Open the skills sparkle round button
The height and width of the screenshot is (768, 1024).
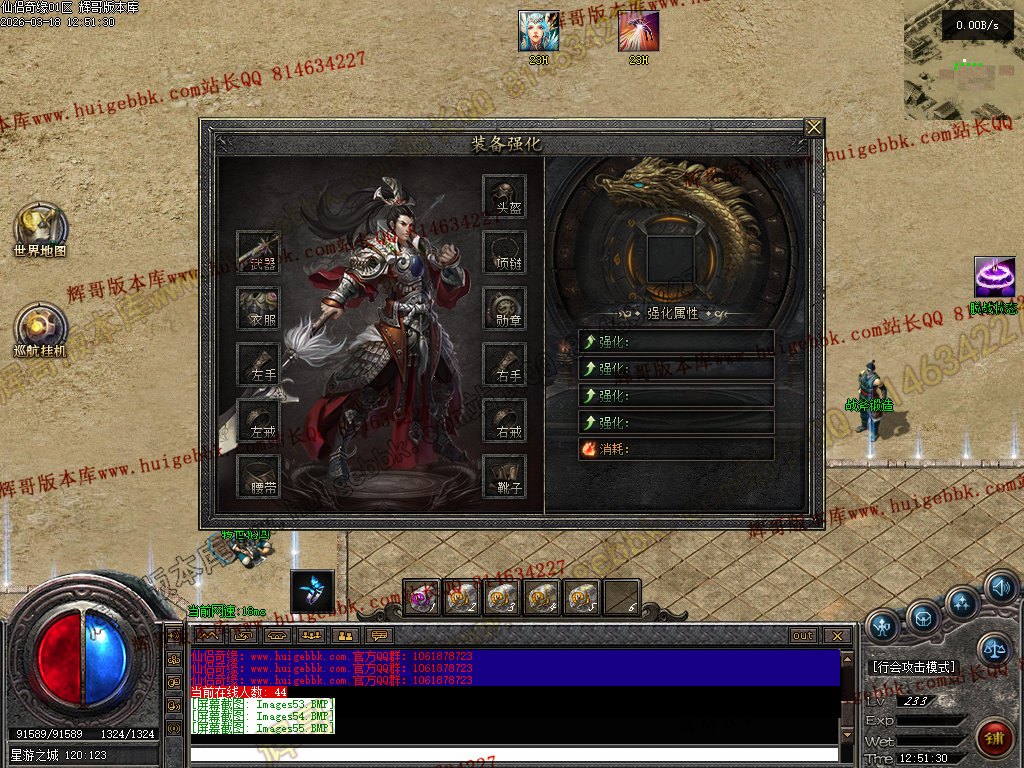point(962,603)
